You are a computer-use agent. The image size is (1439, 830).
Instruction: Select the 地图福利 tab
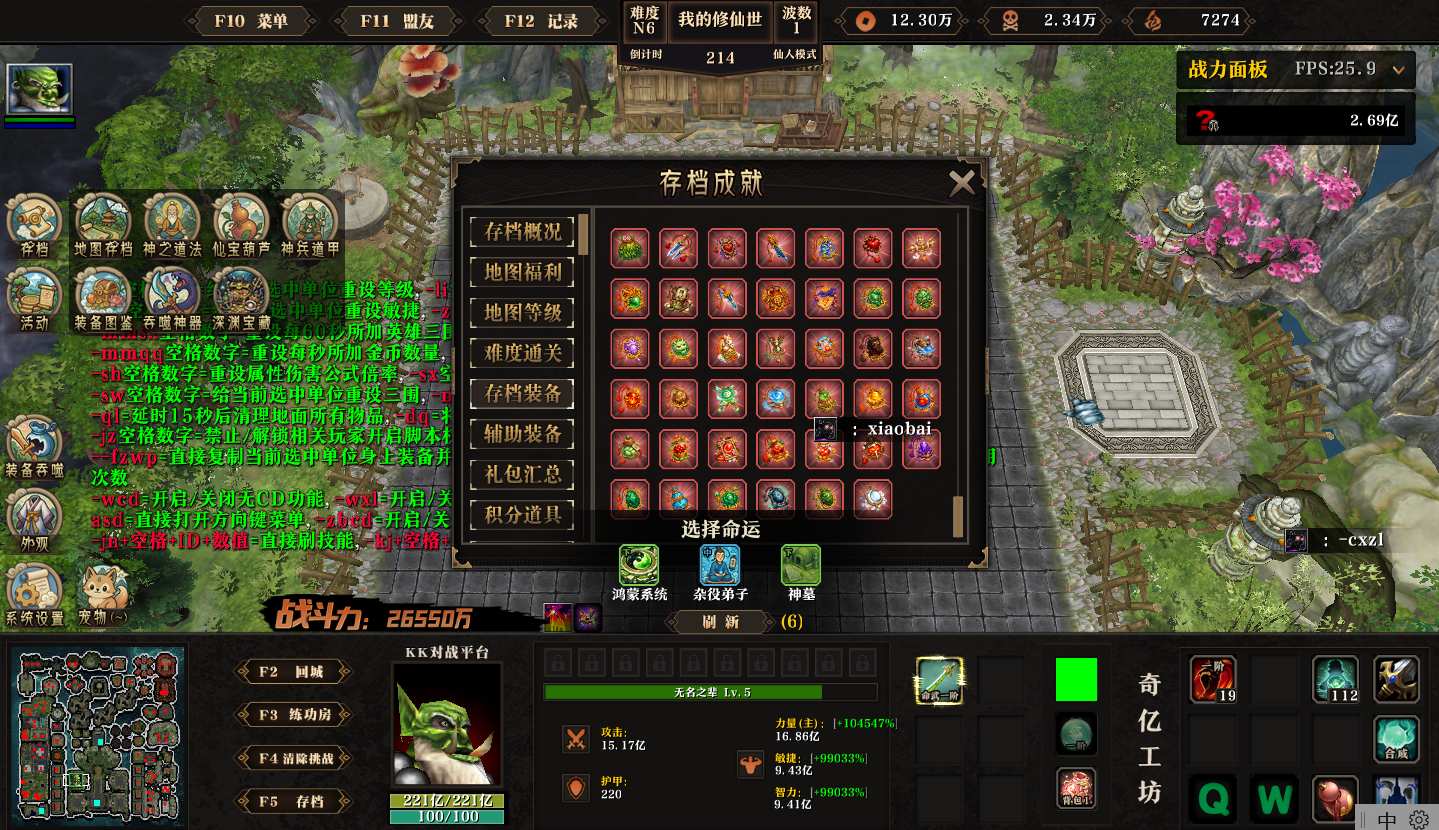[522, 272]
